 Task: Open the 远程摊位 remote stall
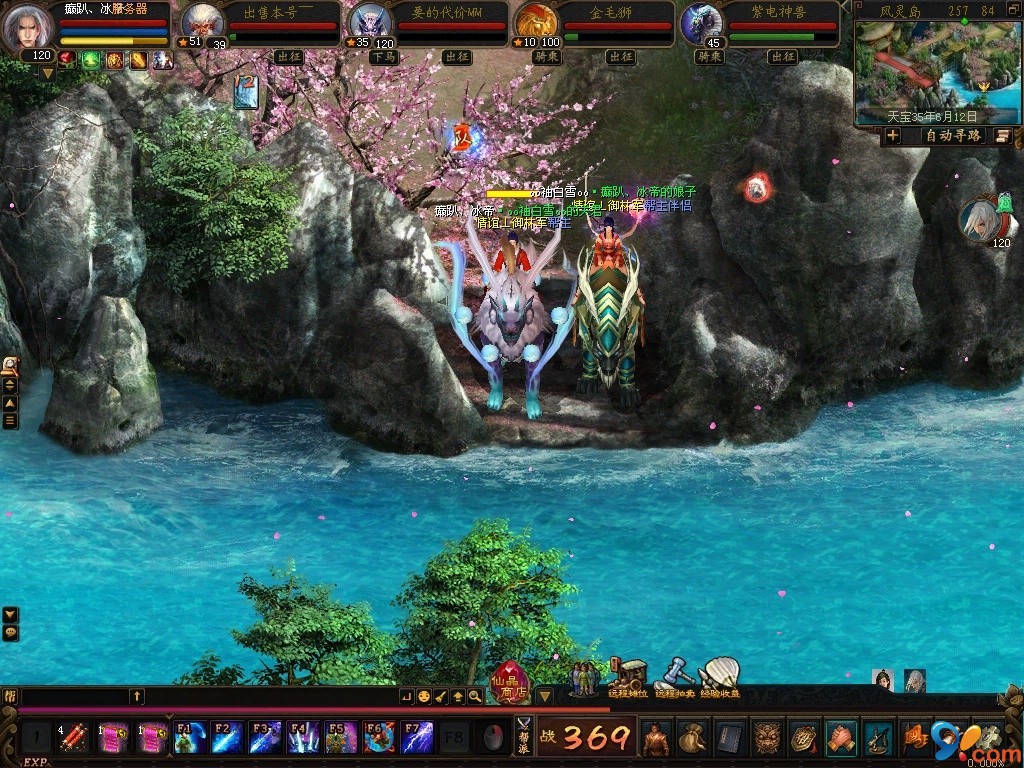click(629, 679)
